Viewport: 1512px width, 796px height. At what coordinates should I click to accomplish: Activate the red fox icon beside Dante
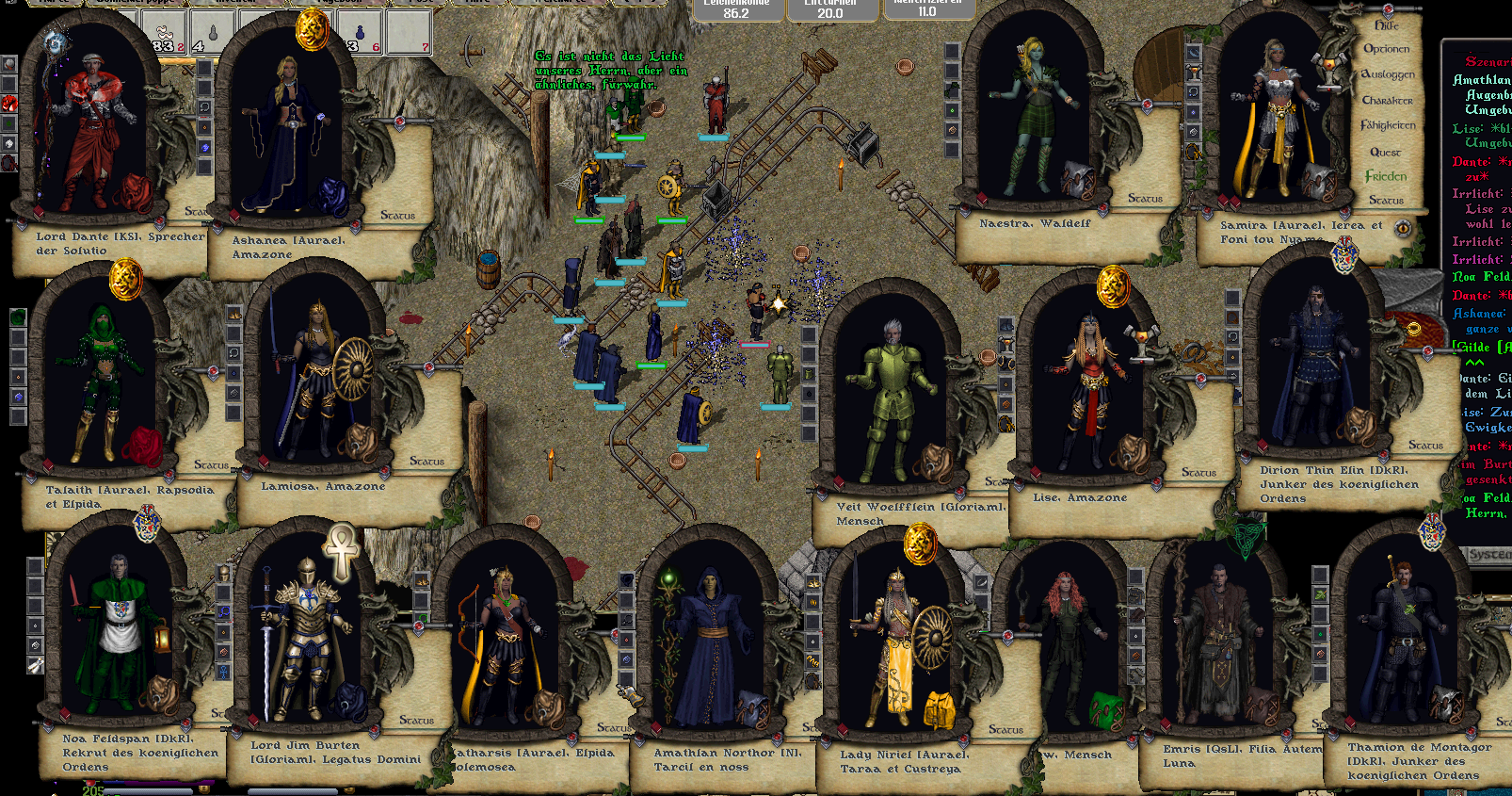click(x=8, y=102)
